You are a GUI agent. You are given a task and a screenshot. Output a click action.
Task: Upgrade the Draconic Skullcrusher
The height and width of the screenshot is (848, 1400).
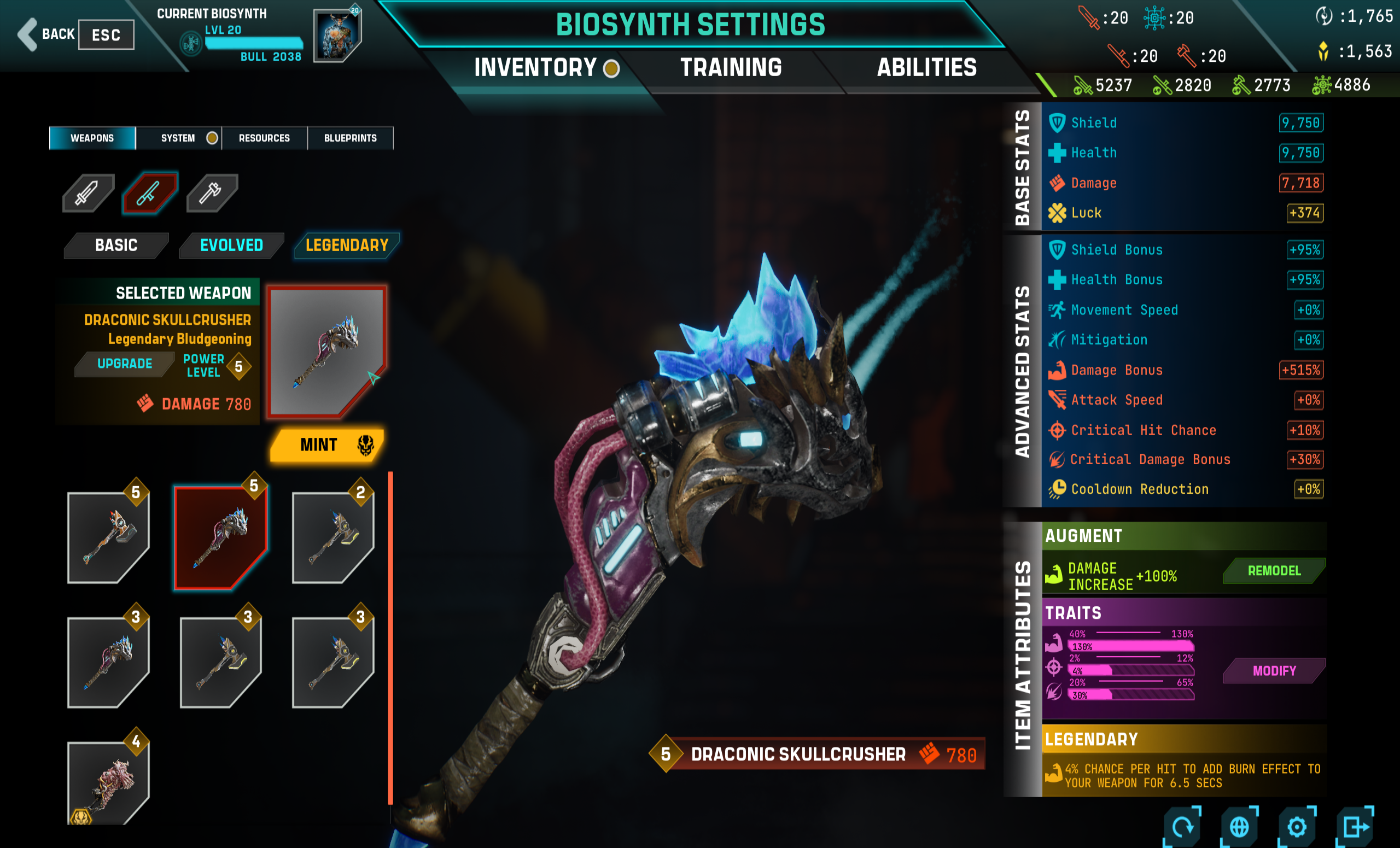[125, 364]
